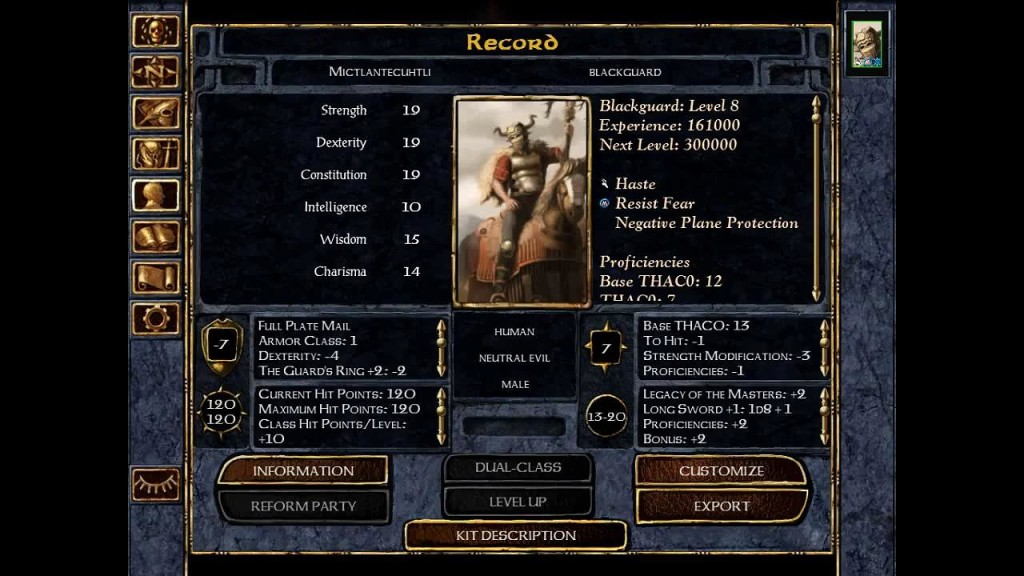Screen dimensions: 1024x576
Task: Click the armor class details scrollbar
Action: point(441,347)
